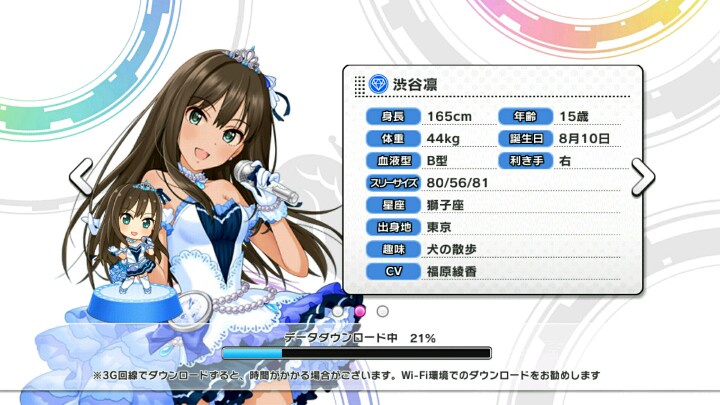Screen dimensions: 720x405
Task: Show the next idol profile with right arrow
Action: tap(644, 176)
